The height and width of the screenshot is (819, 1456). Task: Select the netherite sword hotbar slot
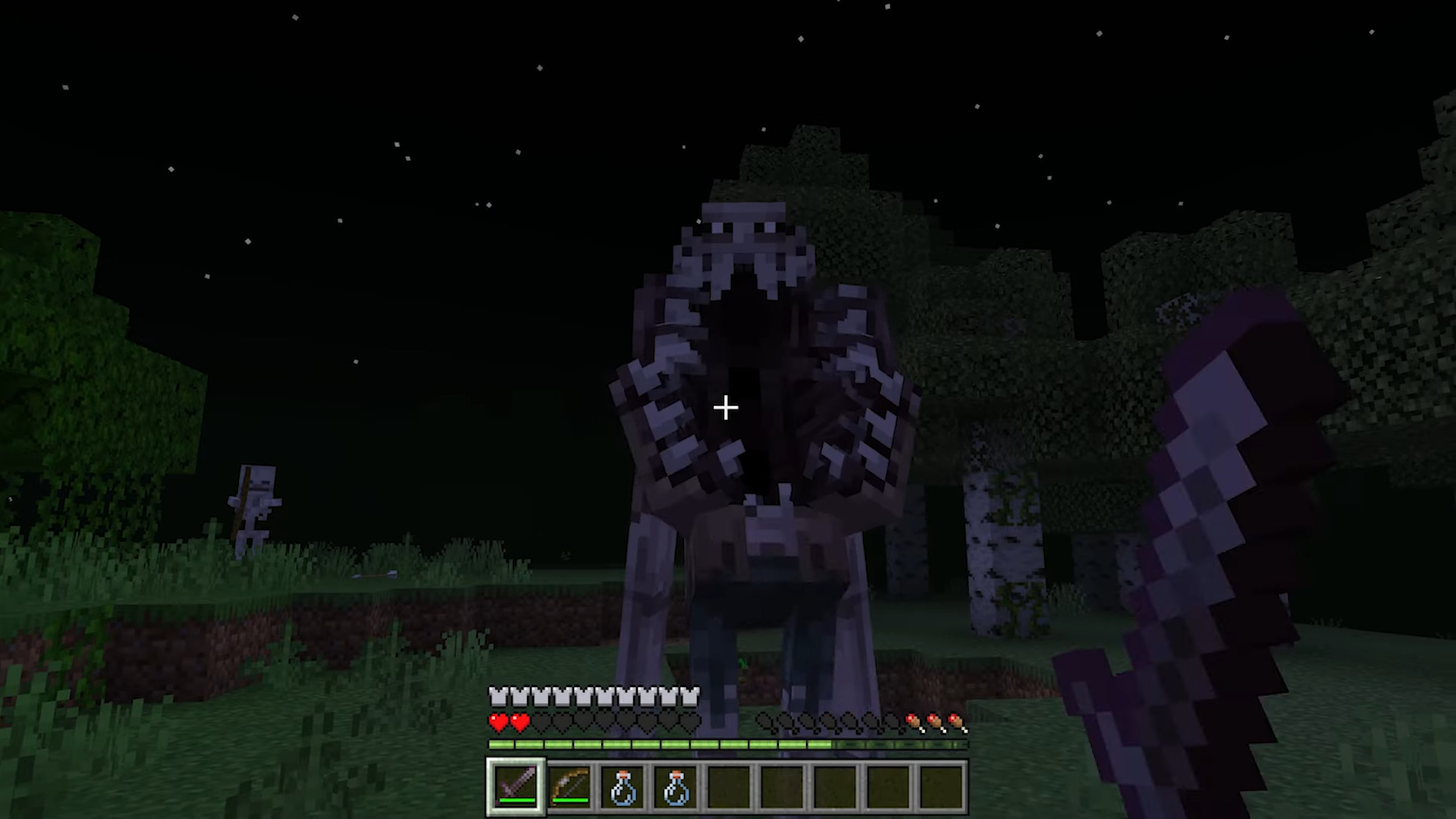click(x=516, y=786)
